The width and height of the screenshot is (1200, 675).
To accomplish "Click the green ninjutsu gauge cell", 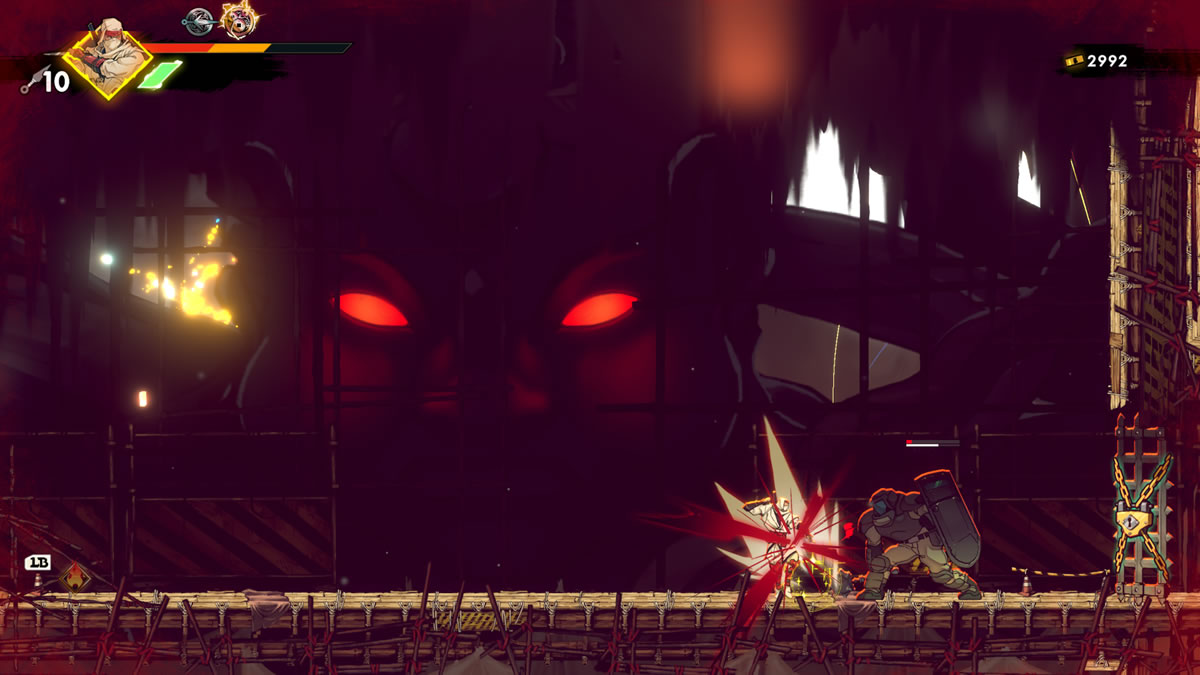I will click(x=160, y=75).
